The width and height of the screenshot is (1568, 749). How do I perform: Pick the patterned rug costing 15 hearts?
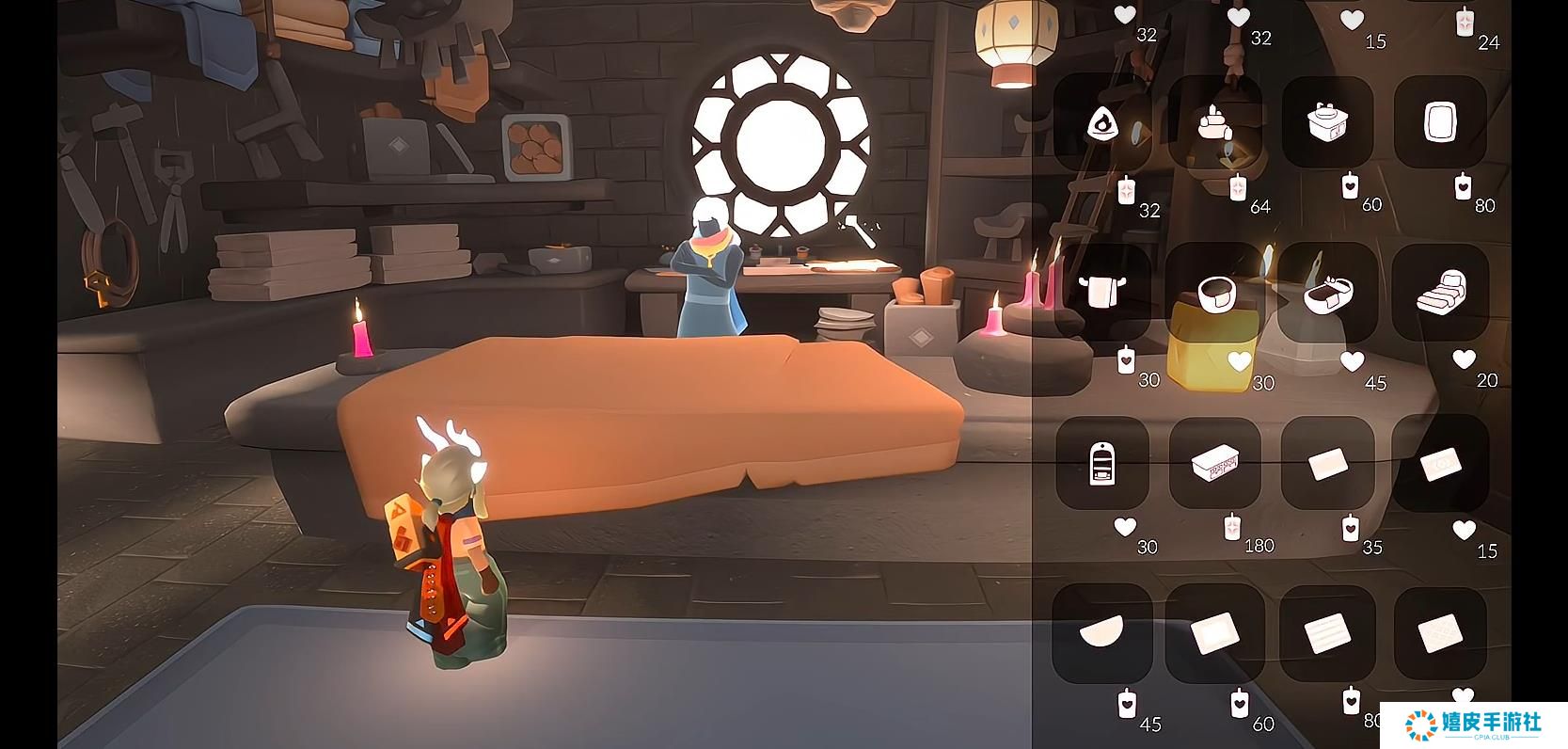(1440, 463)
